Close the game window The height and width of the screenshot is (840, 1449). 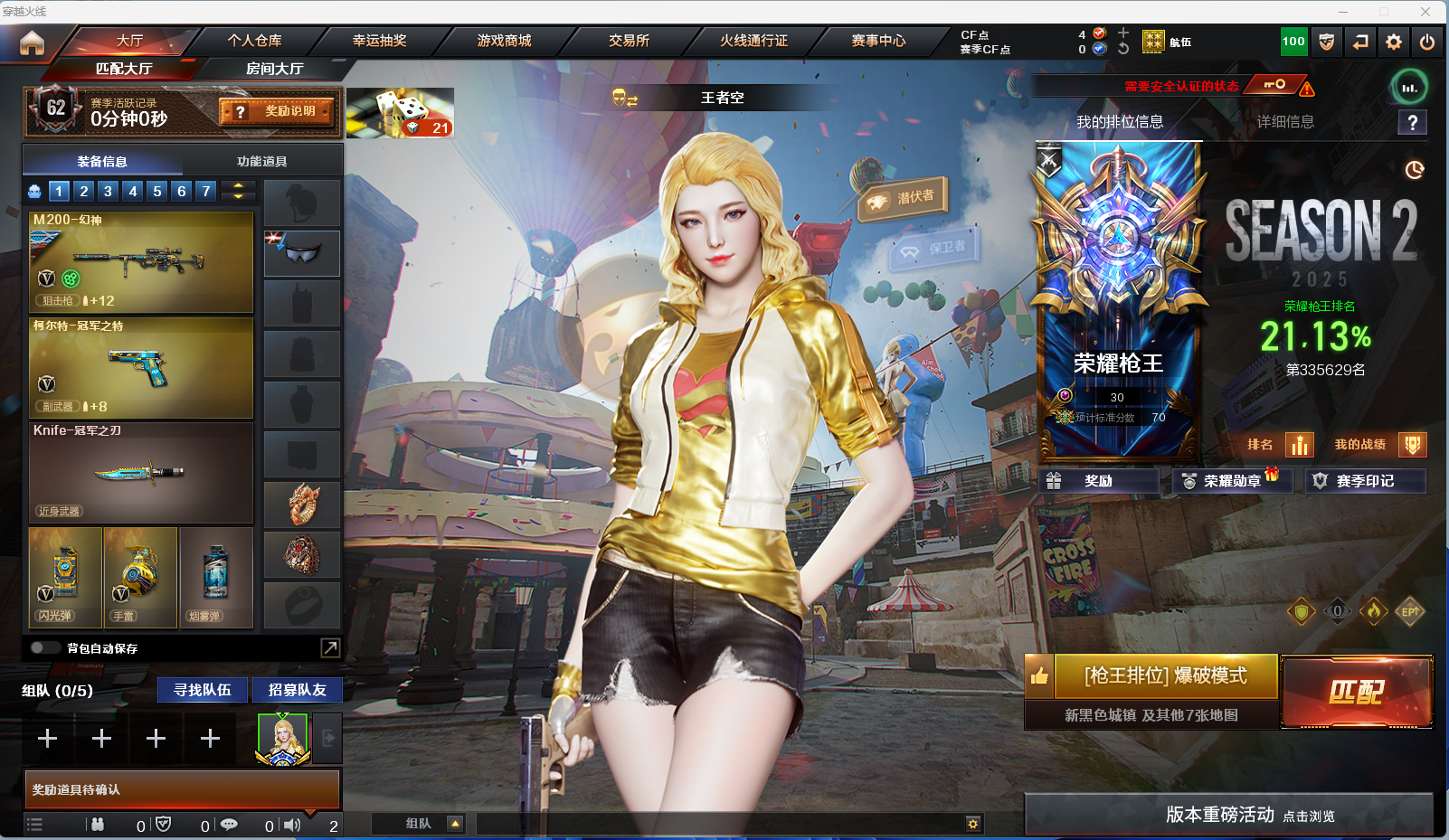pos(1425,11)
